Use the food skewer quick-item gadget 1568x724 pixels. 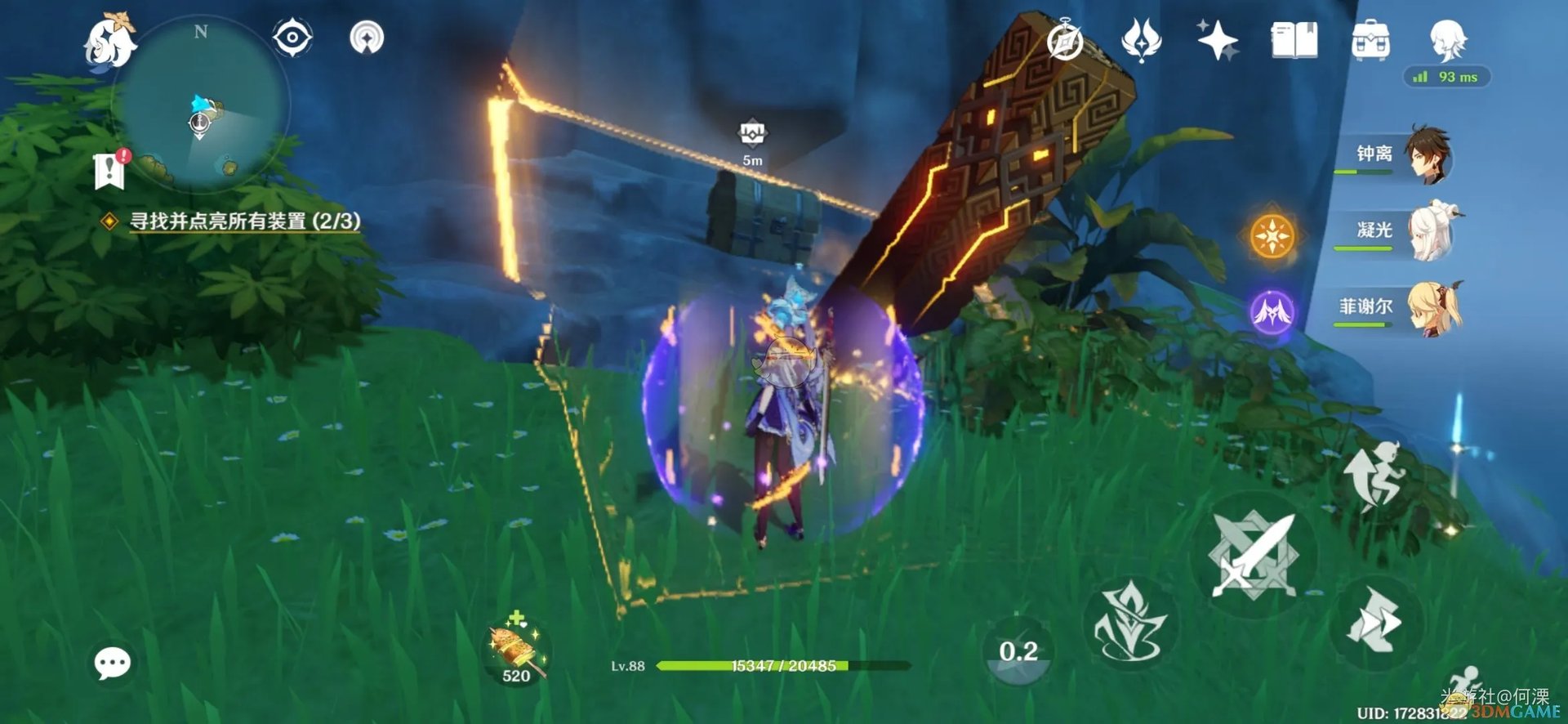coord(514,651)
